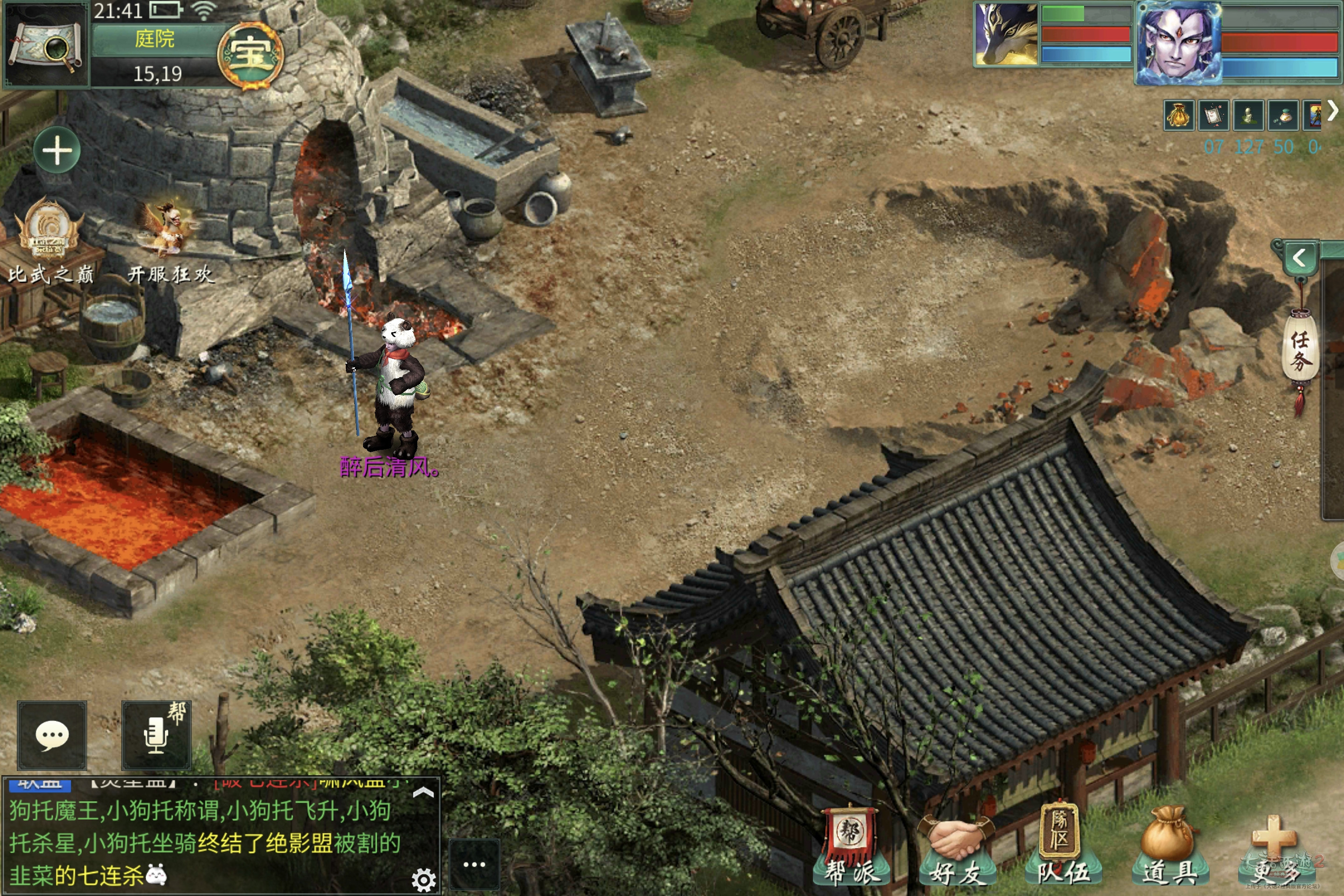Activate guild voice microphone button
The width and height of the screenshot is (1344, 896).
[x=157, y=735]
